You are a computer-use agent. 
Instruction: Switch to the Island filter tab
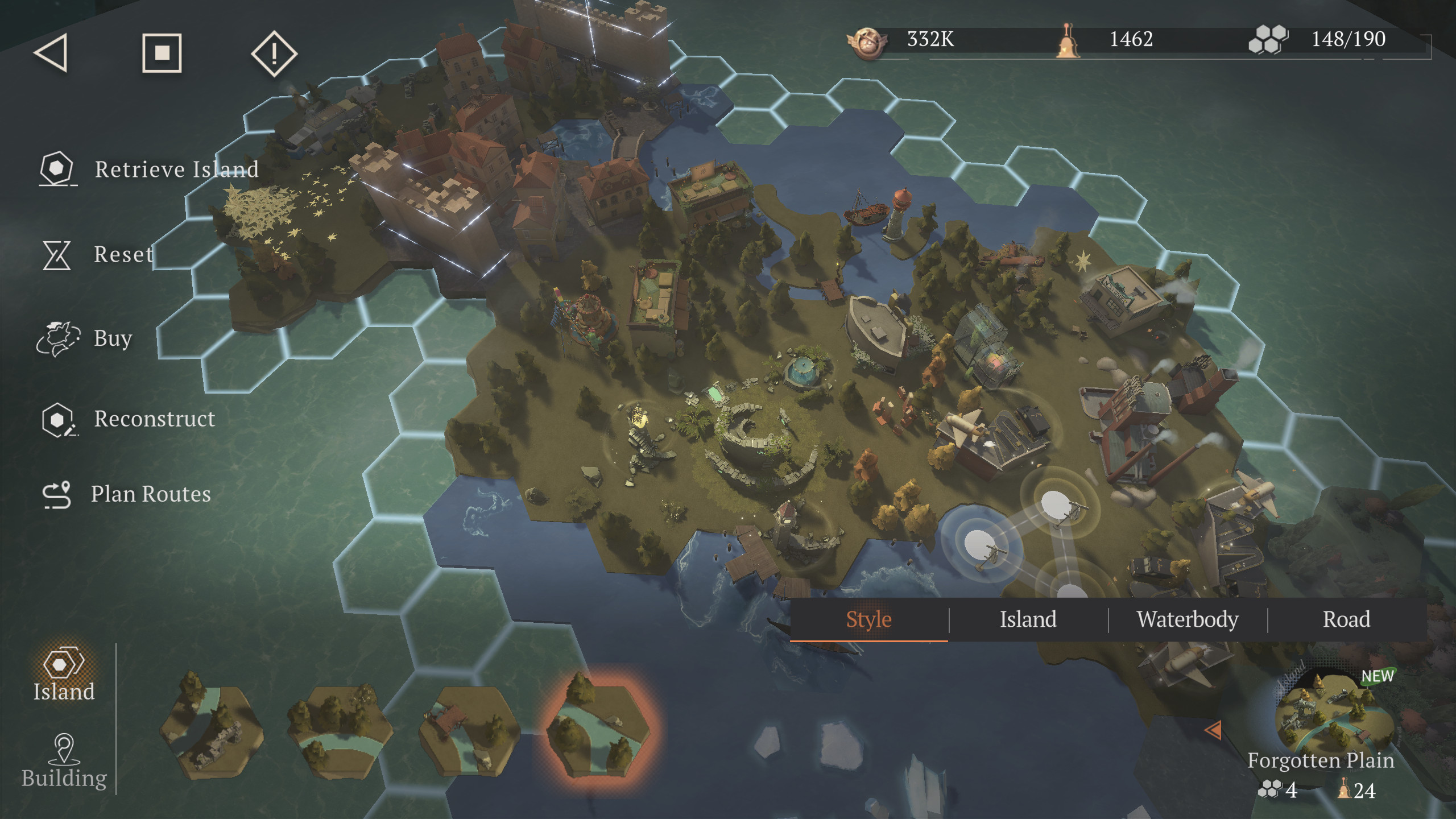1028,619
